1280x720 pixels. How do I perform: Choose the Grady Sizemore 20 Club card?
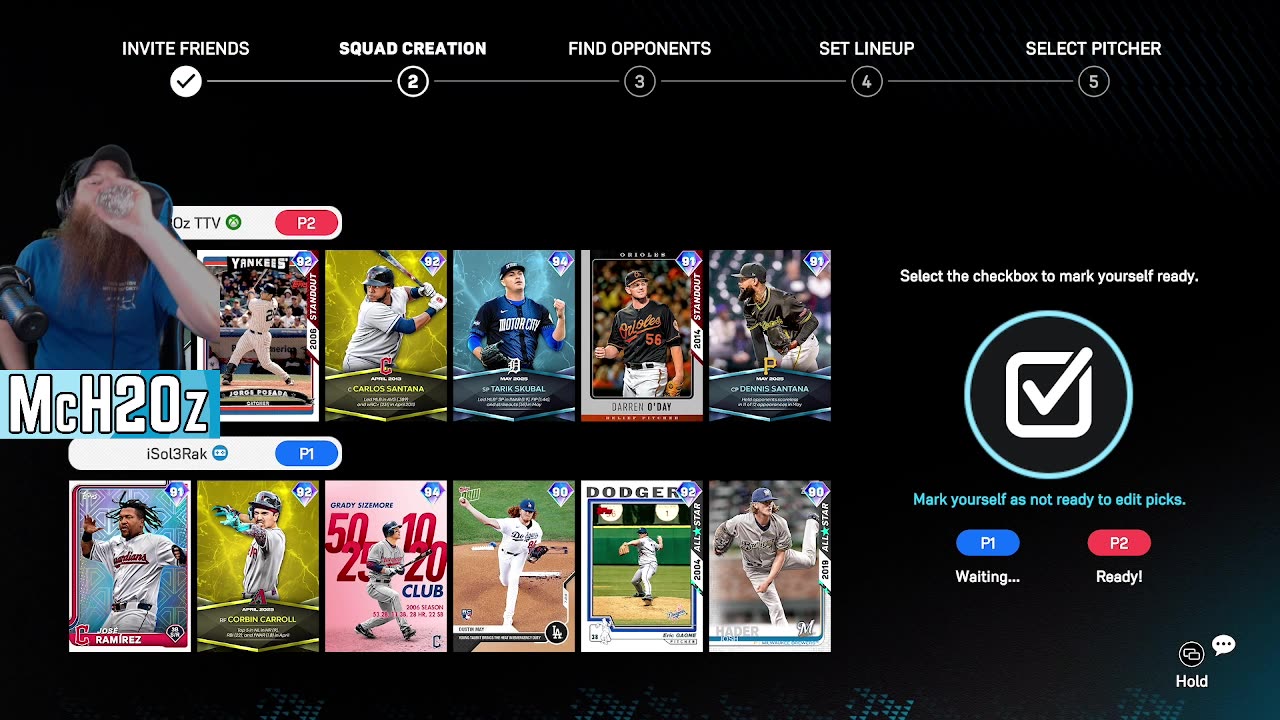(x=386, y=566)
